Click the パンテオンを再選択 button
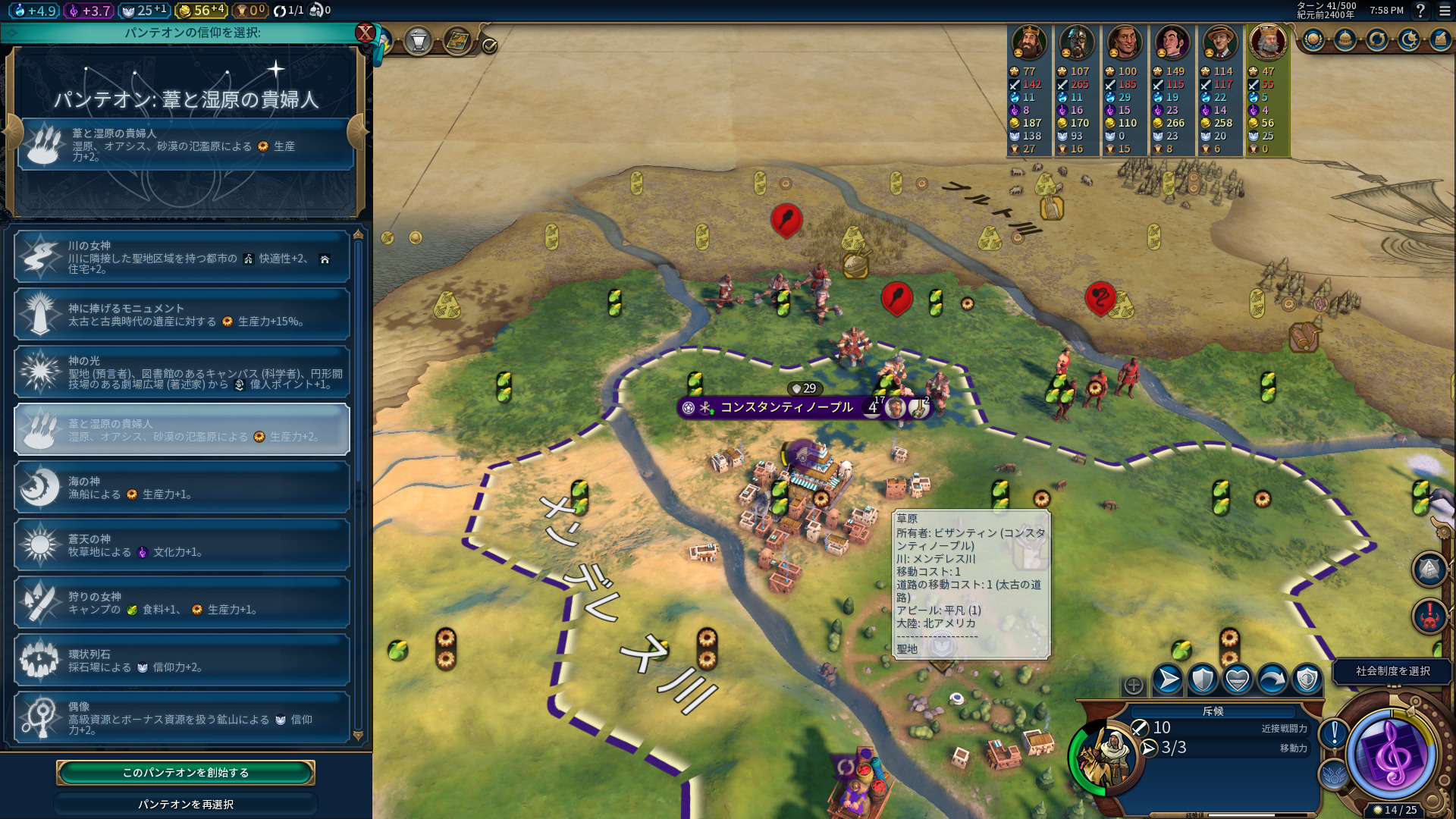Screen dimensions: 1456x819 (x=186, y=804)
